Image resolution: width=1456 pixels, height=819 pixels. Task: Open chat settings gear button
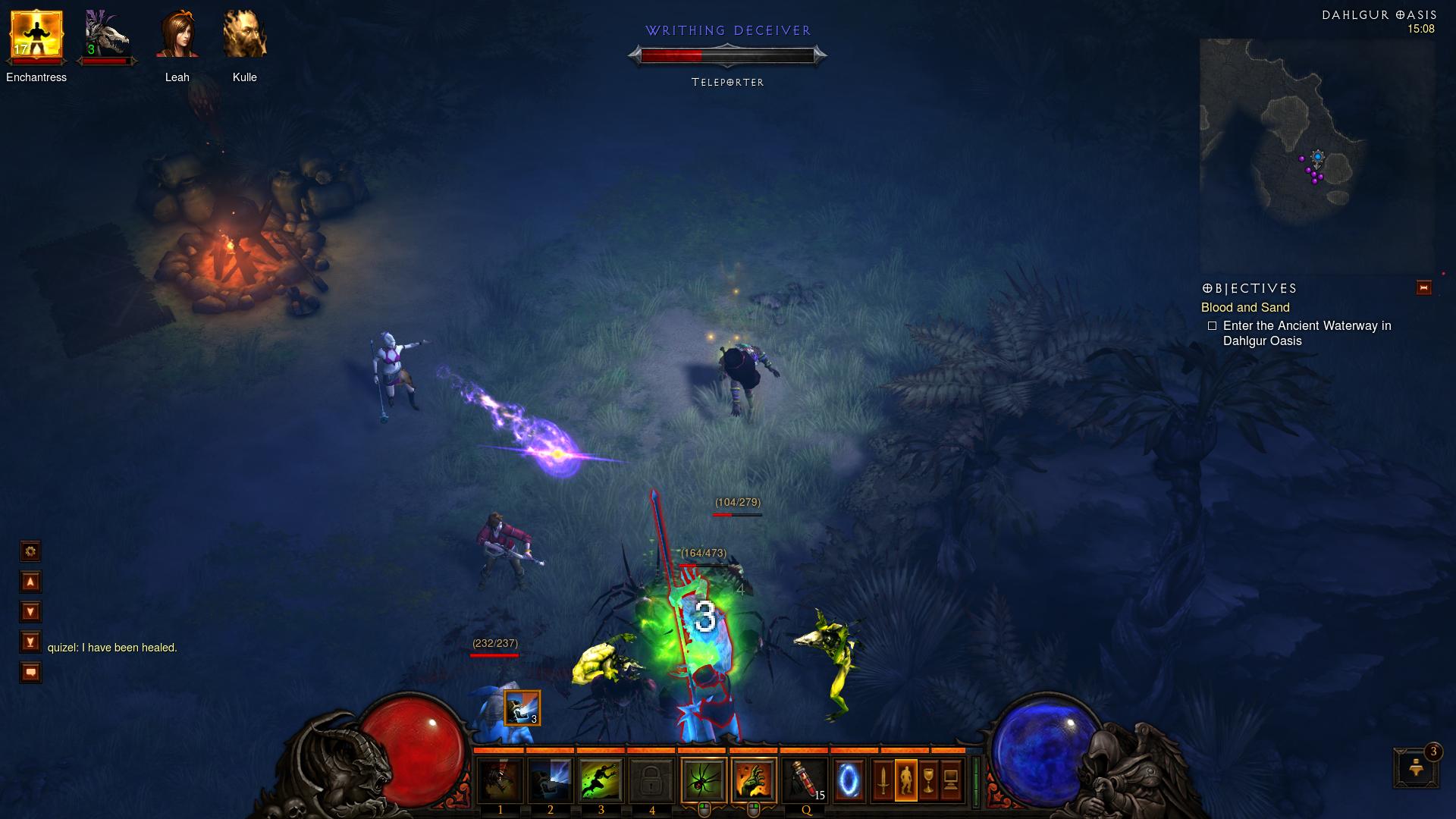click(30, 551)
